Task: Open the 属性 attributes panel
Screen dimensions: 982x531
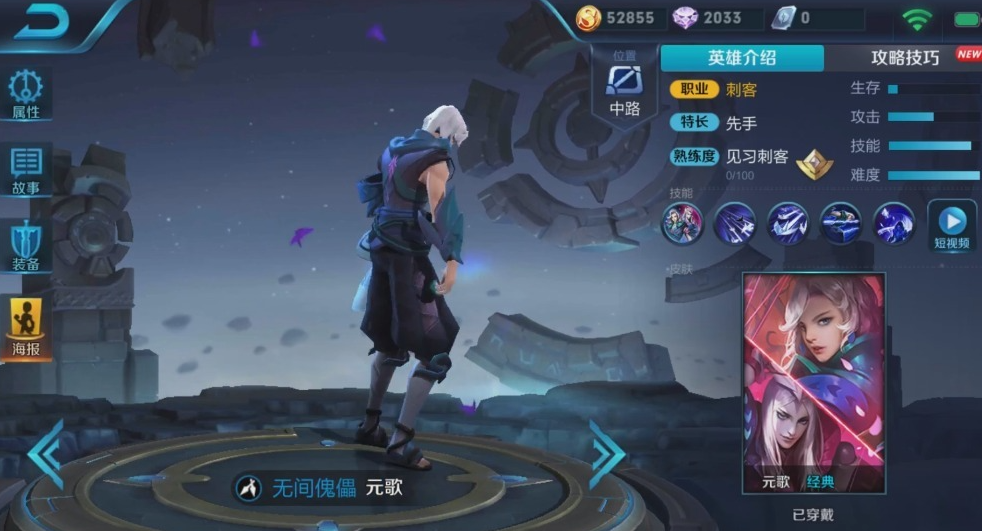Action: coord(27,95)
